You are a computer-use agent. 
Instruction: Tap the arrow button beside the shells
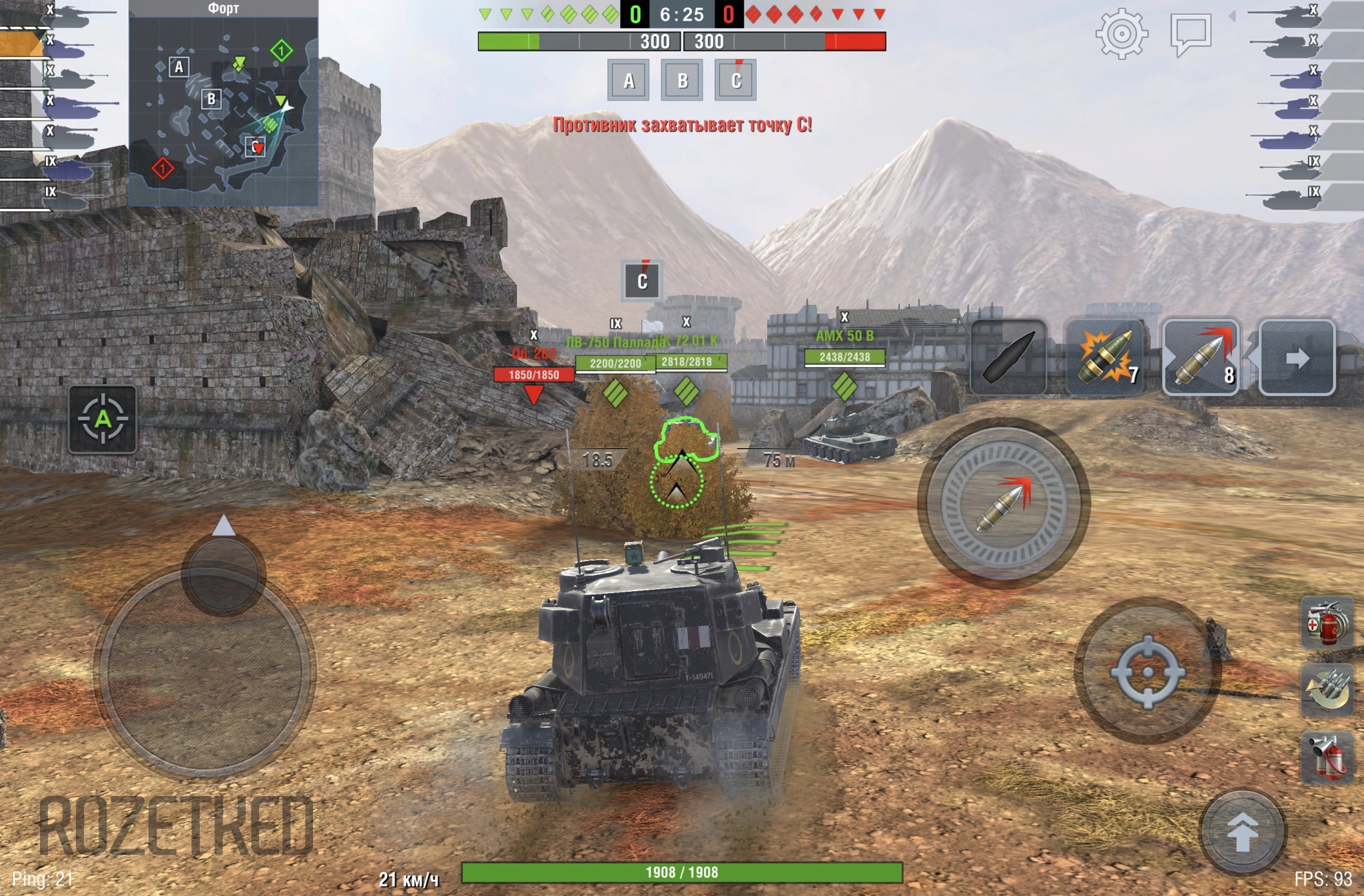[x=1297, y=358]
